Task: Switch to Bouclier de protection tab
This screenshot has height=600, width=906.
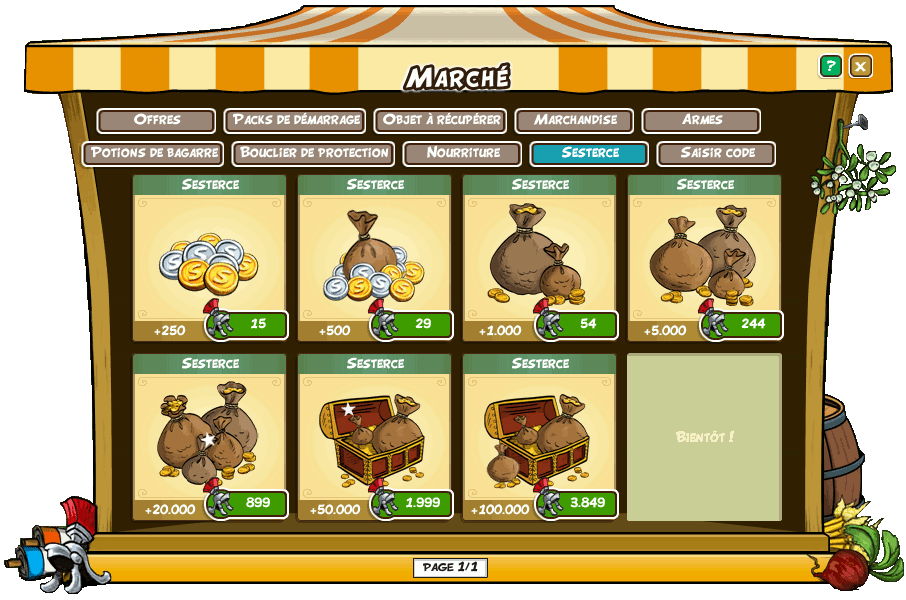Action: (313, 153)
